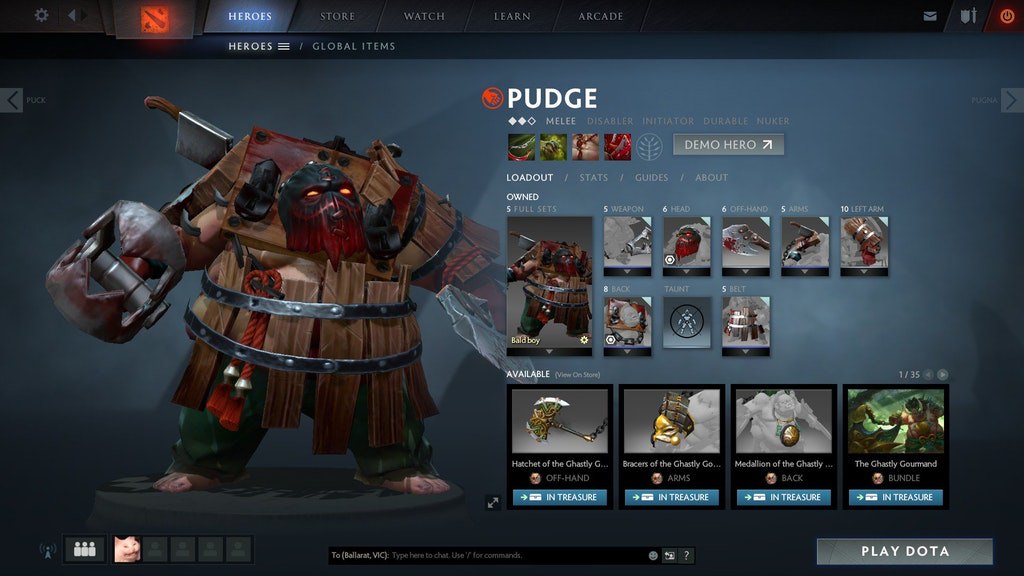Go to the Arcade tab
Image resolution: width=1024 pixels, height=576 pixels.
point(600,17)
